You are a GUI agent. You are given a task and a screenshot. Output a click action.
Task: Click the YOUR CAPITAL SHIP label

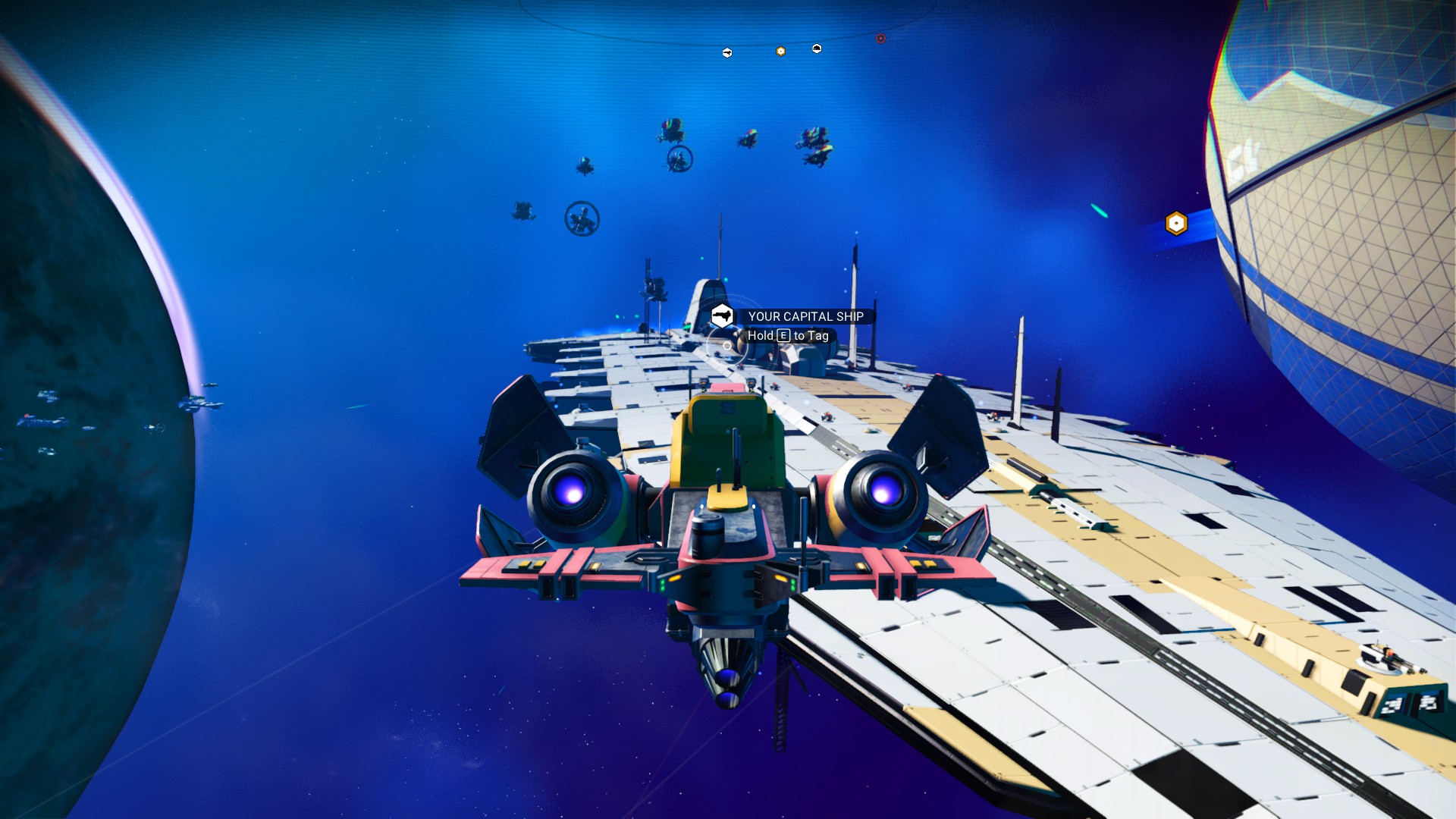[805, 316]
